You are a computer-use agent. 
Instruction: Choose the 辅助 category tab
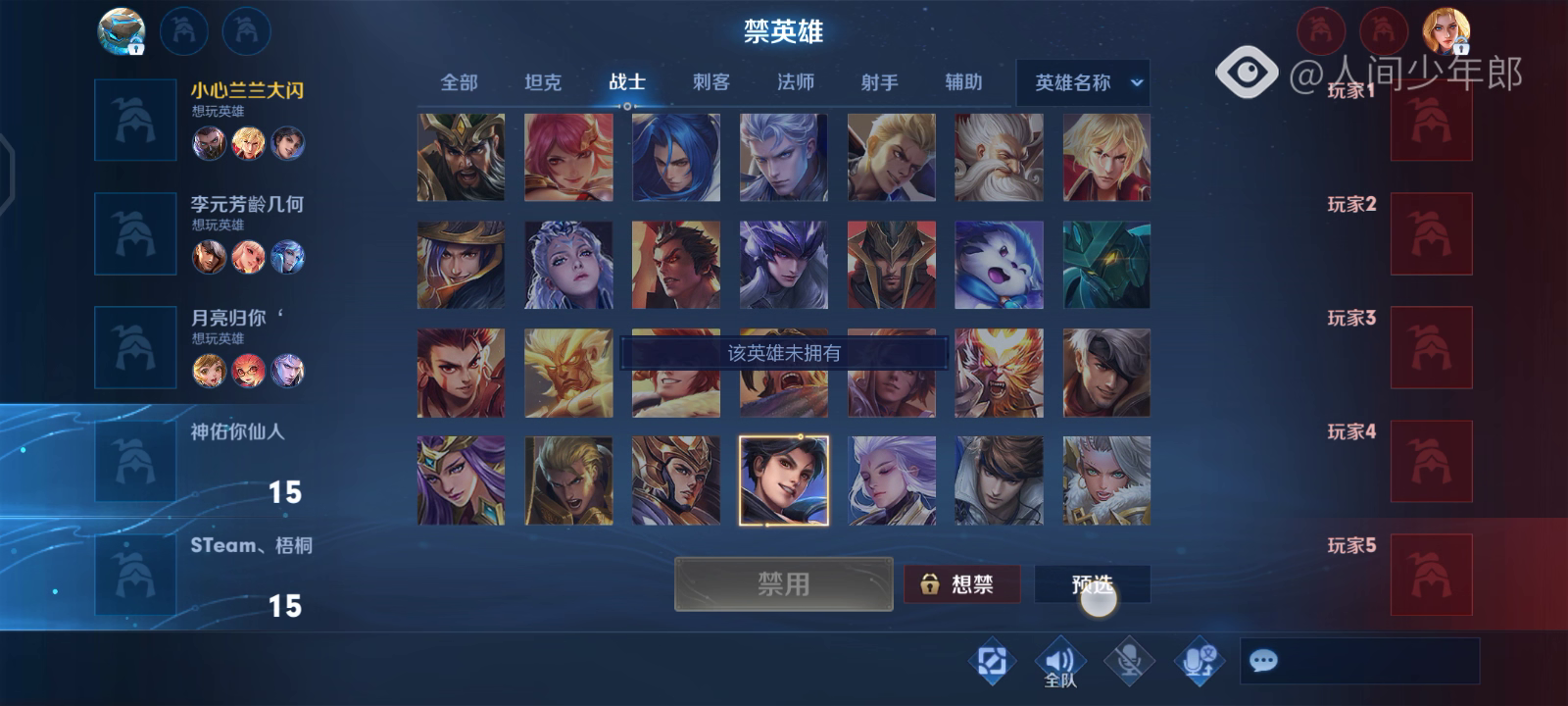click(963, 82)
